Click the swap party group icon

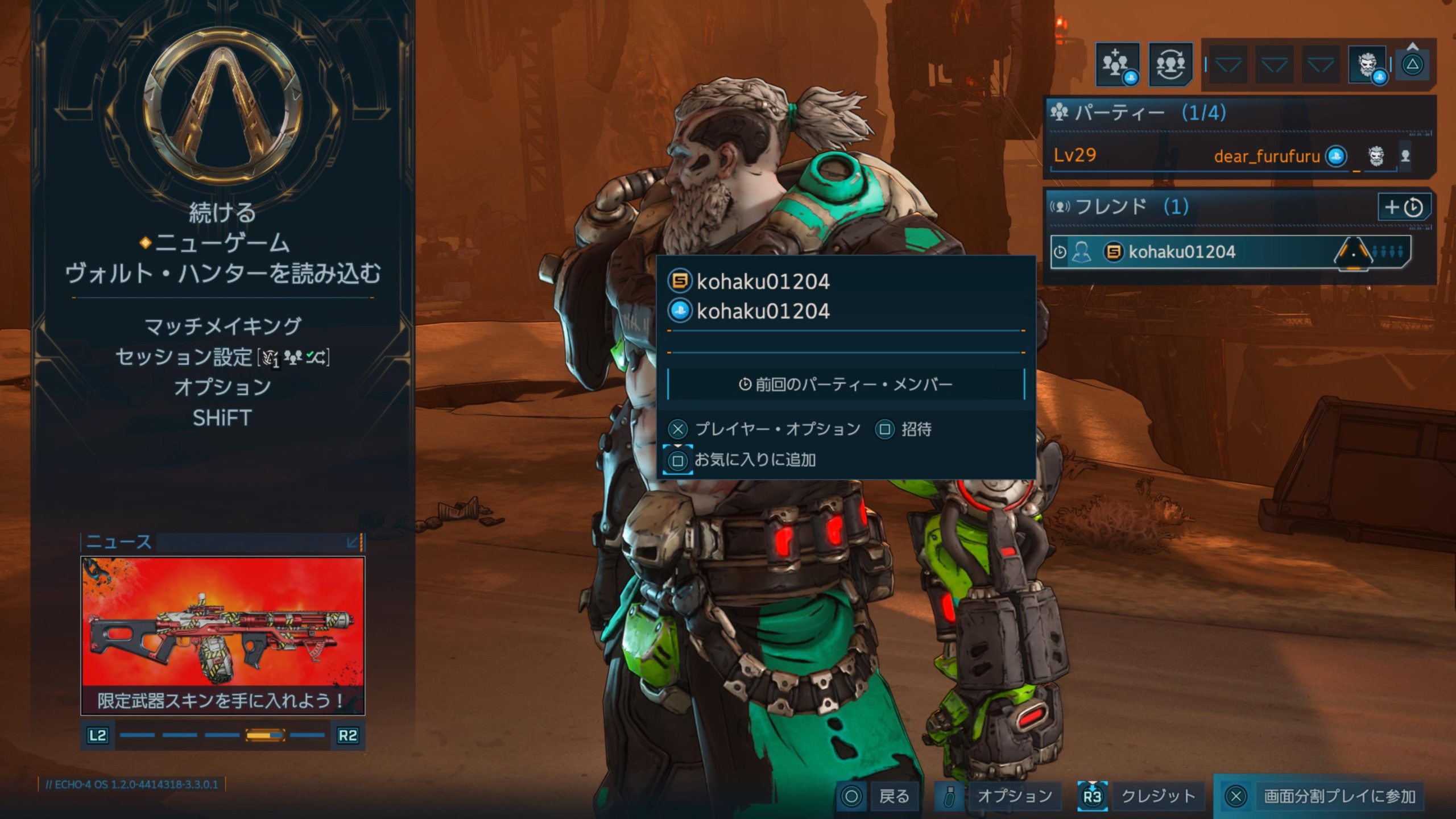pyautogui.click(x=1170, y=64)
